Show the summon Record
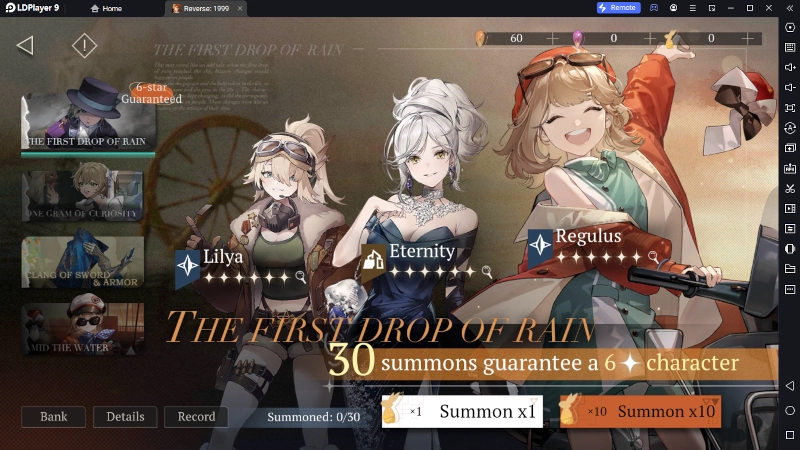 point(196,416)
